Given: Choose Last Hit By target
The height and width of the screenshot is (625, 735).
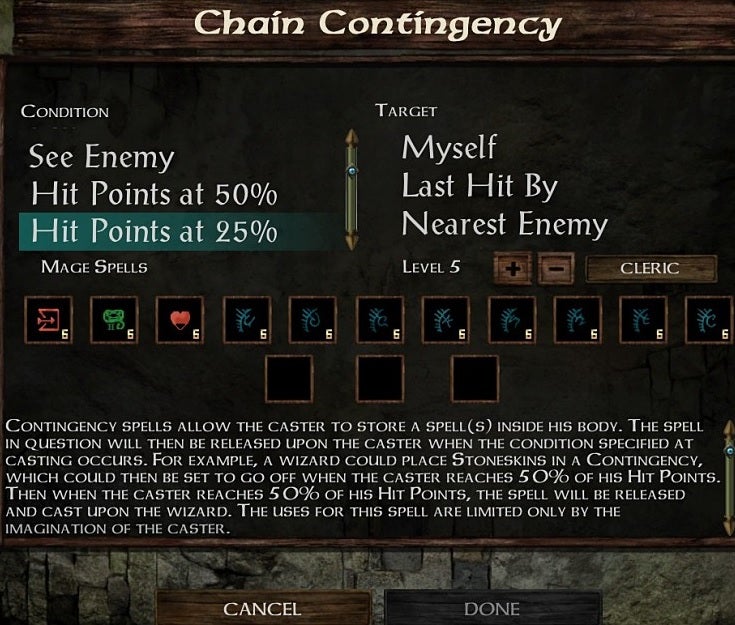Looking at the screenshot, I should click(x=478, y=186).
